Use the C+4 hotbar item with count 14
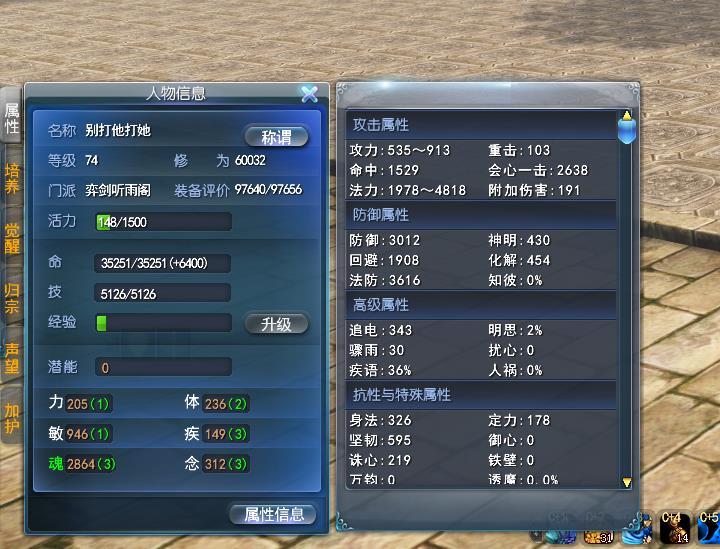The width and height of the screenshot is (720, 549). tap(672, 528)
